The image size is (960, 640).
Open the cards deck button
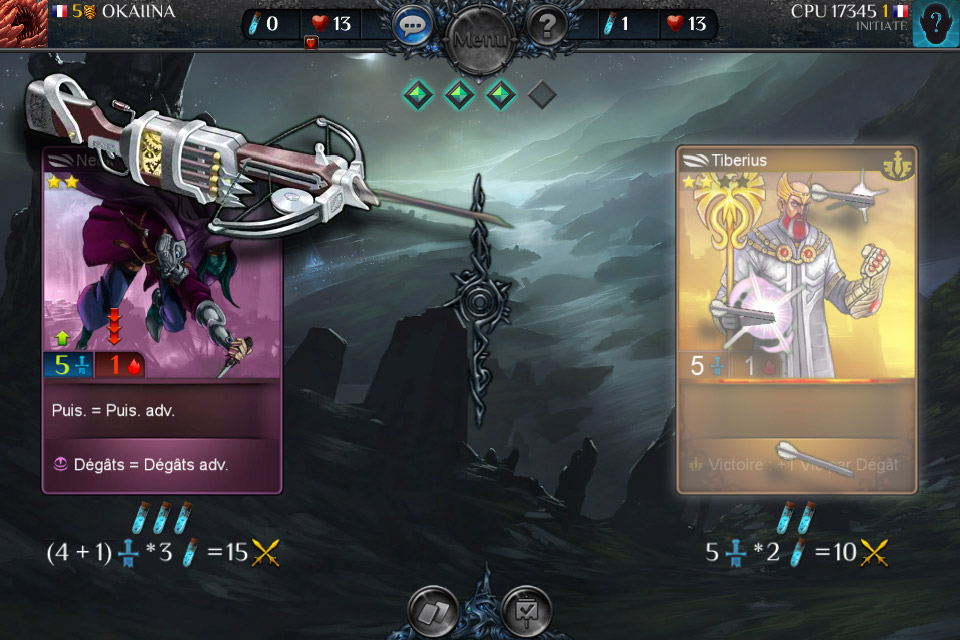(433, 611)
